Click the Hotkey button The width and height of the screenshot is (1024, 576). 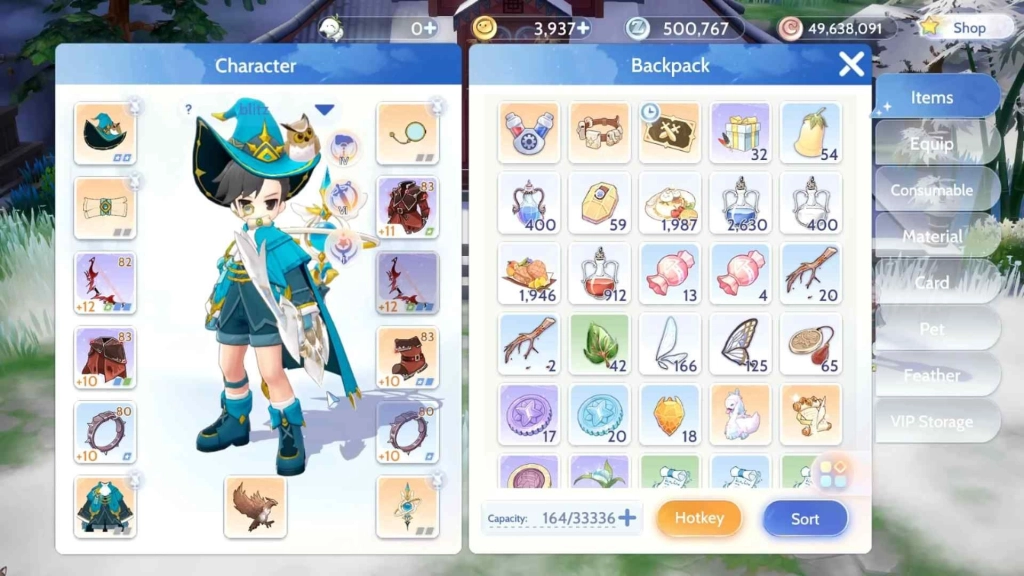click(699, 518)
